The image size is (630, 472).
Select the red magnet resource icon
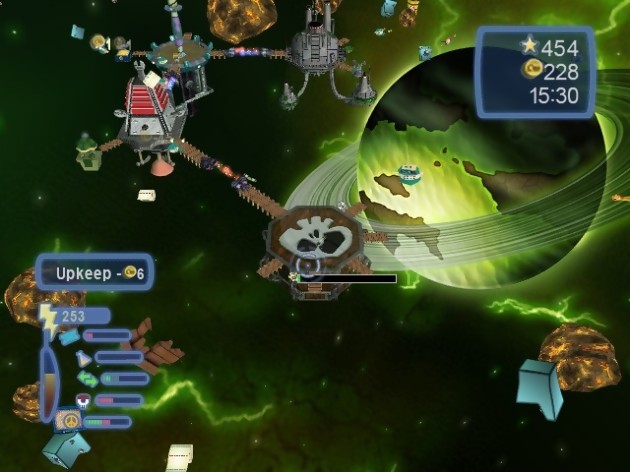pyautogui.click(x=84, y=400)
